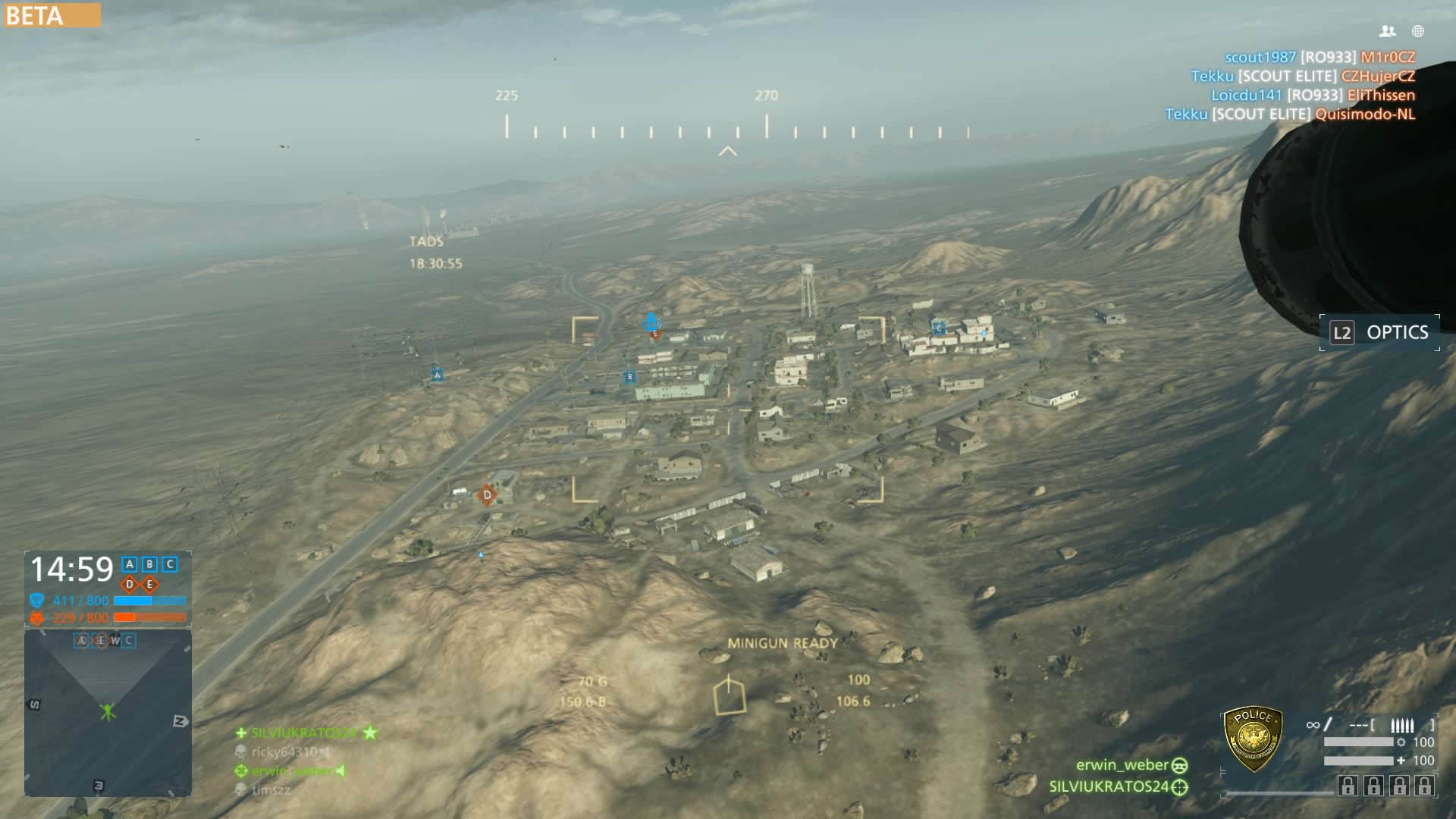Select timszz in the squad list
Screen dimensions: 1456x819
tap(271, 789)
